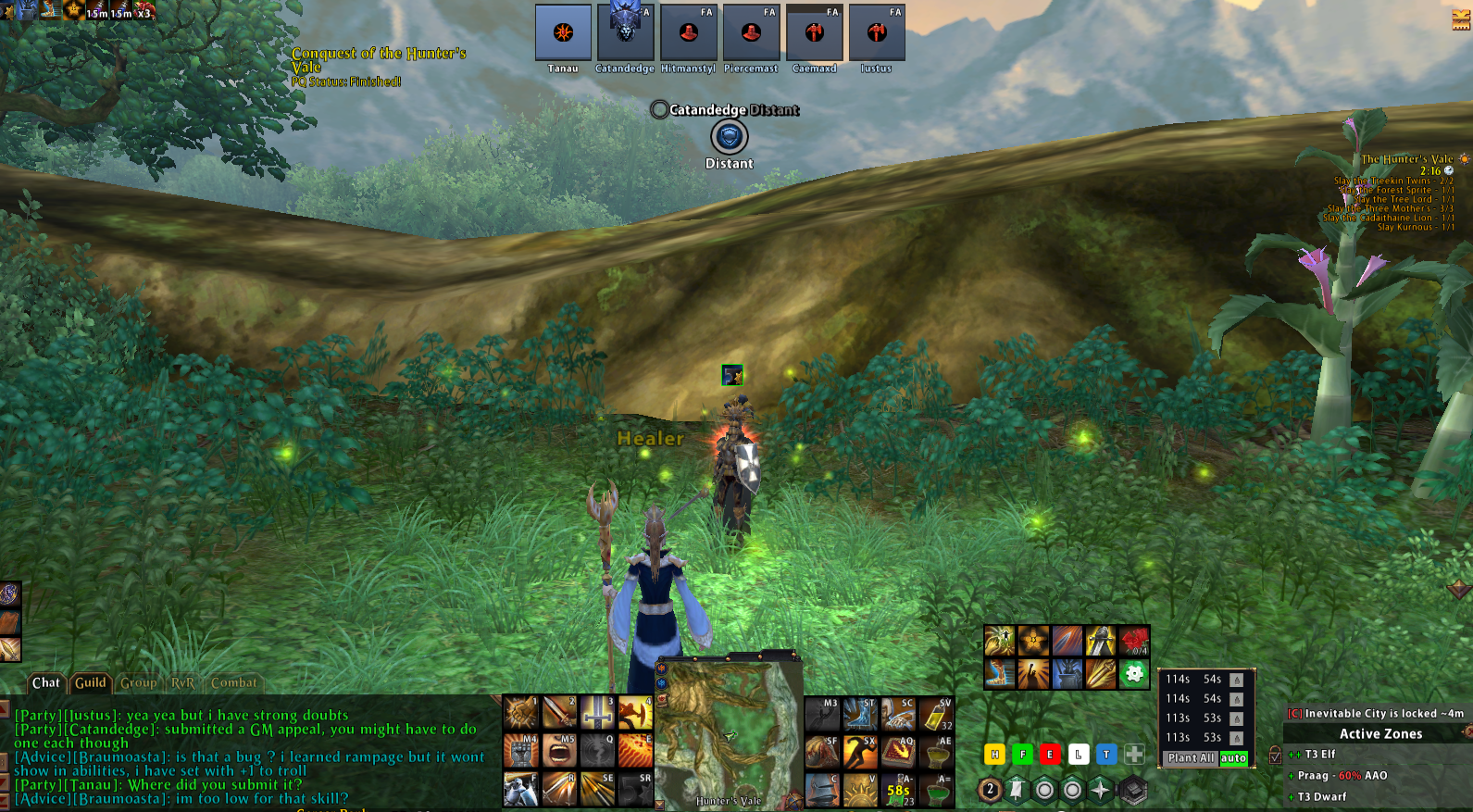Open the green gear settings icon above the hotbar

(1134, 674)
